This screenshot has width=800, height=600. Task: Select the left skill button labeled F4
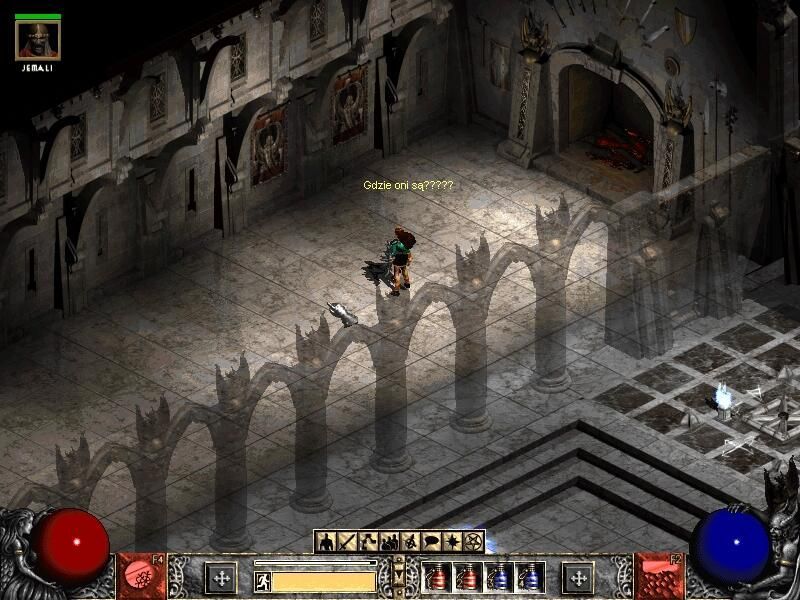142,577
